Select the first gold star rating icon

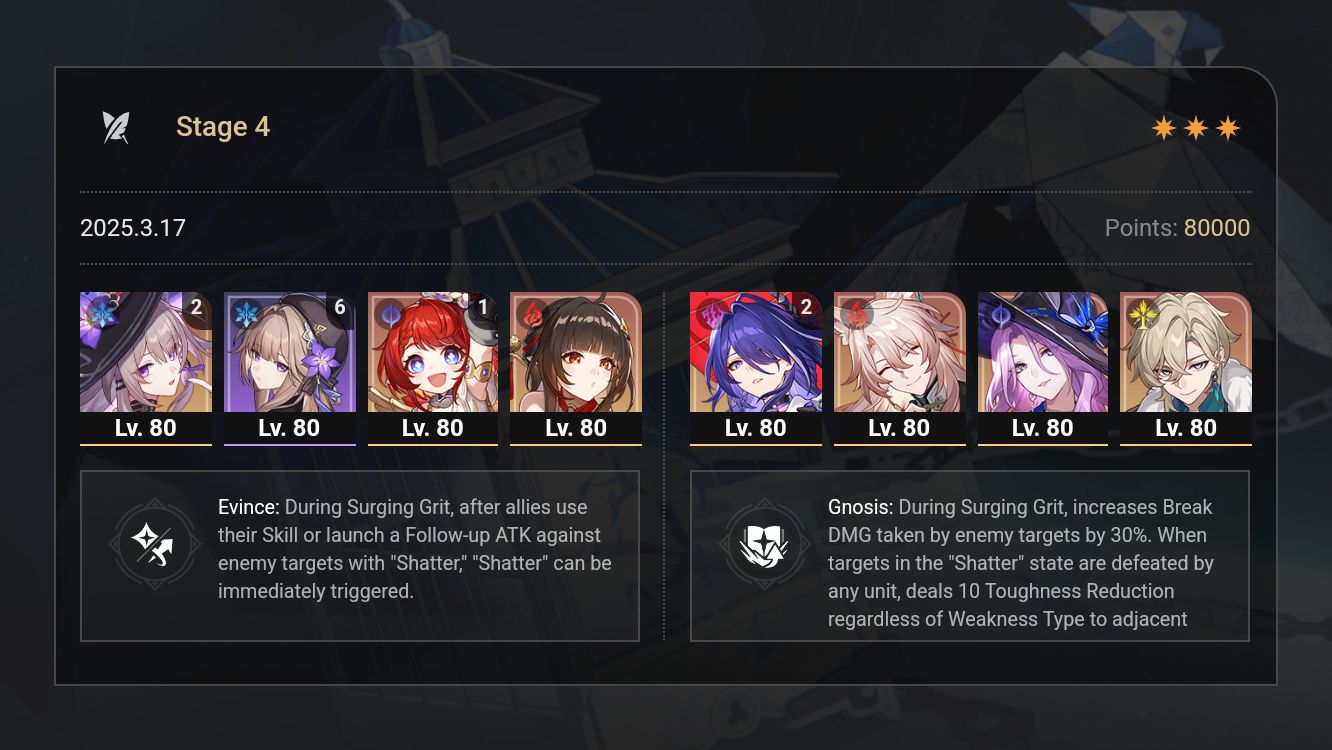pos(1162,128)
